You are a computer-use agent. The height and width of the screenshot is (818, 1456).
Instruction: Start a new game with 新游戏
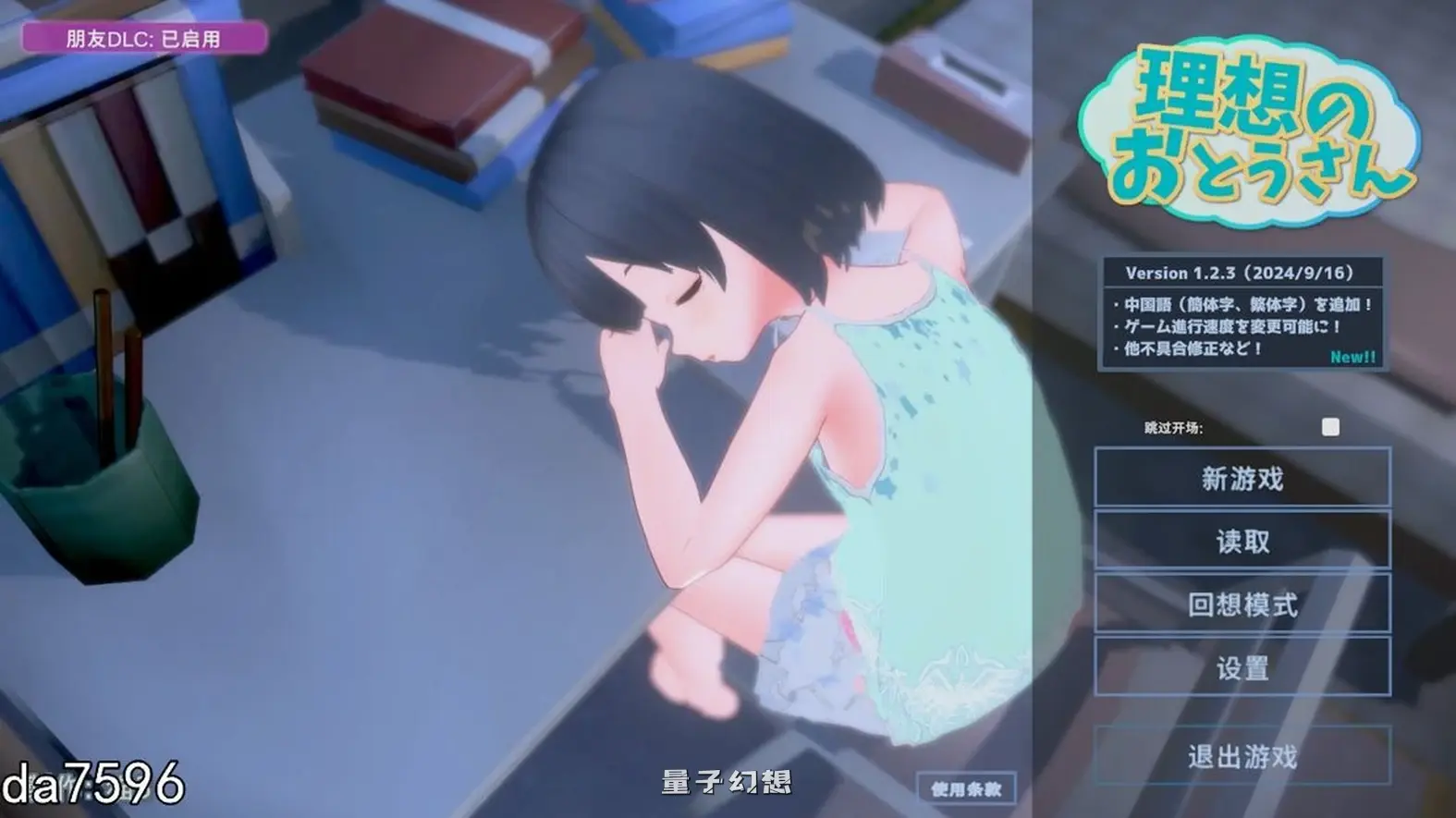tap(1241, 478)
